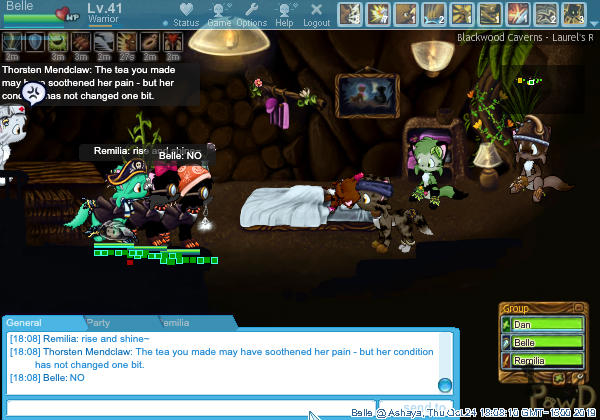600x420 pixels.
Task: Focus the chat message input field
Action: click(x=200, y=408)
